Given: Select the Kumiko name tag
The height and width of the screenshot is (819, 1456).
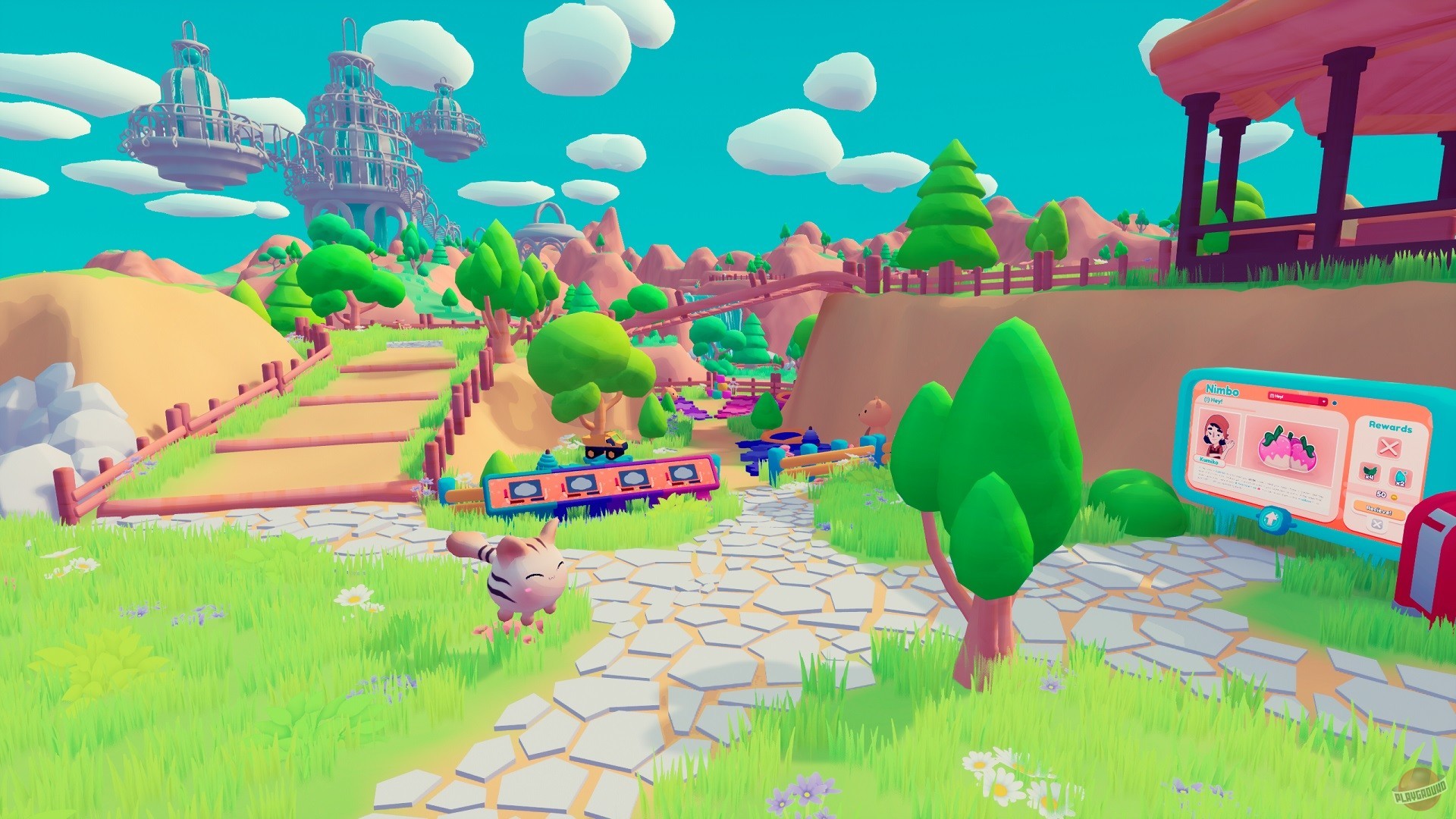Looking at the screenshot, I should [x=1210, y=461].
